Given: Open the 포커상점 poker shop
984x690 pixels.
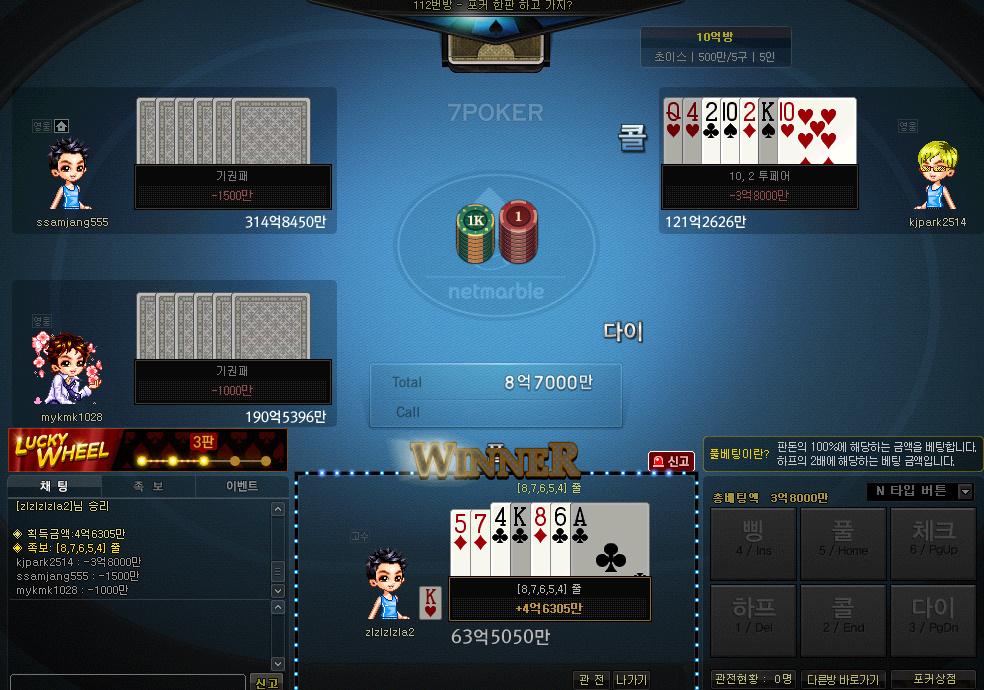Looking at the screenshot, I should click(933, 680).
